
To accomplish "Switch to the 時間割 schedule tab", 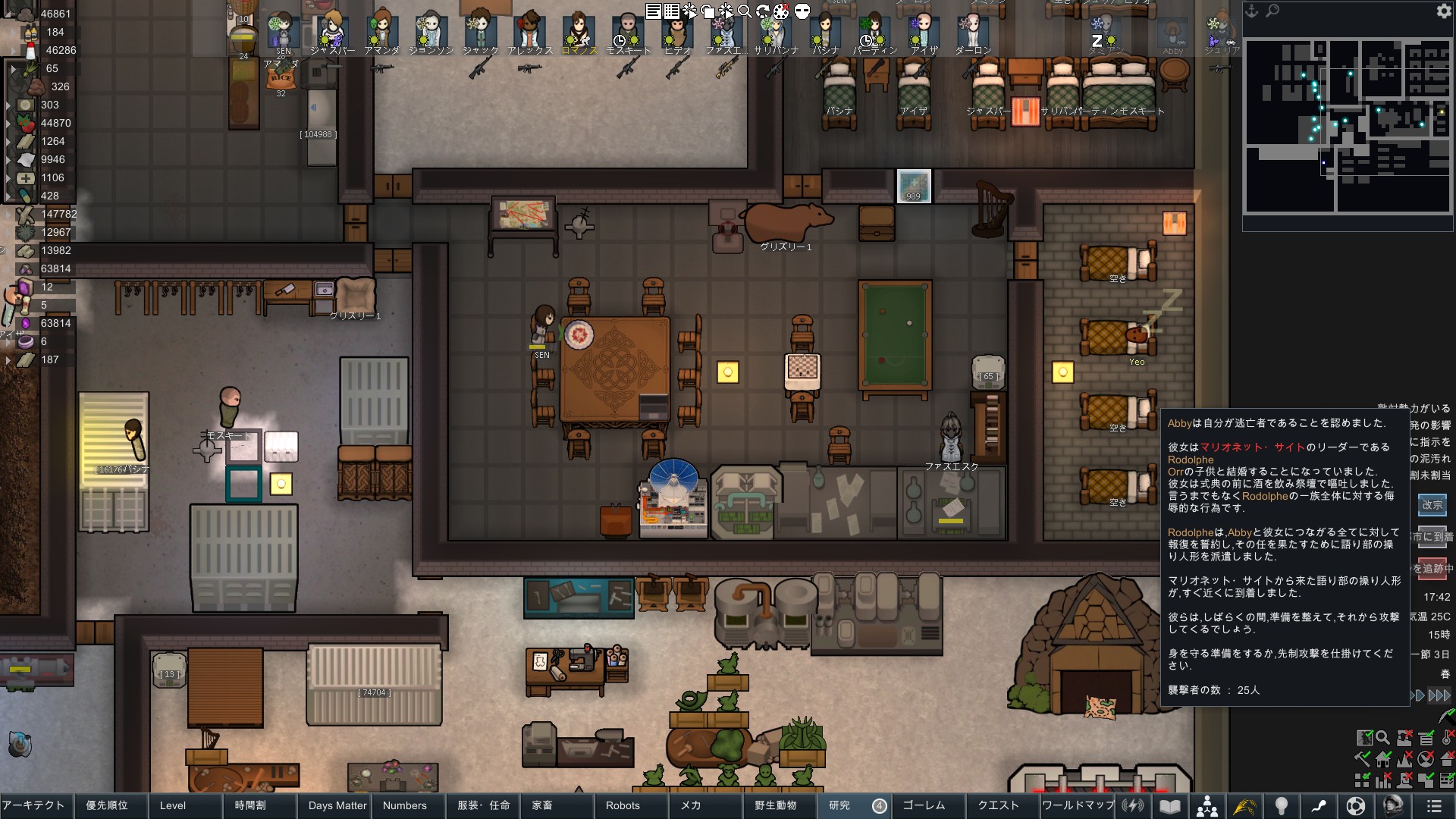I will click(x=250, y=805).
